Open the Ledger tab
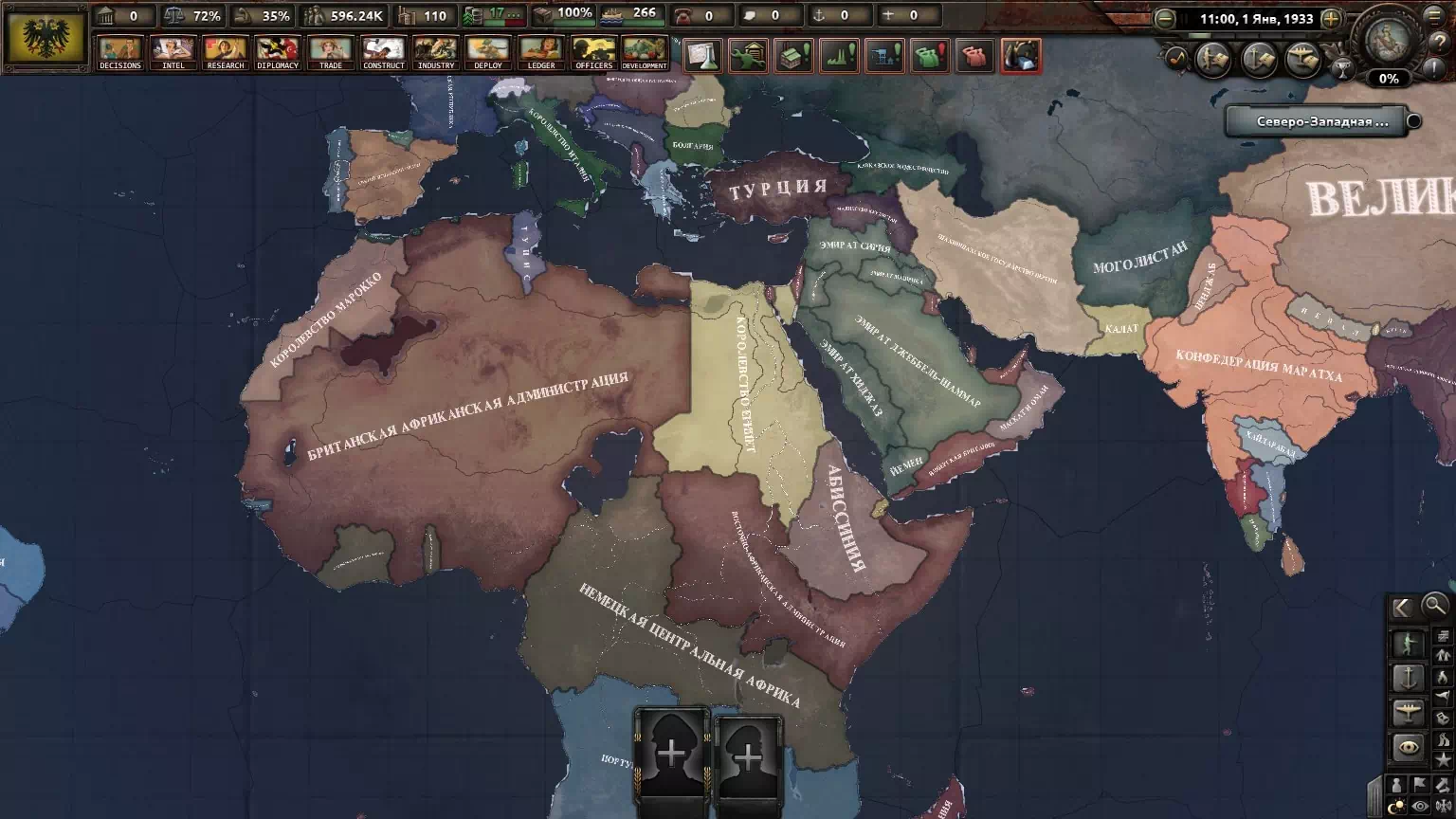This screenshot has width=1456, height=819. coord(541,52)
